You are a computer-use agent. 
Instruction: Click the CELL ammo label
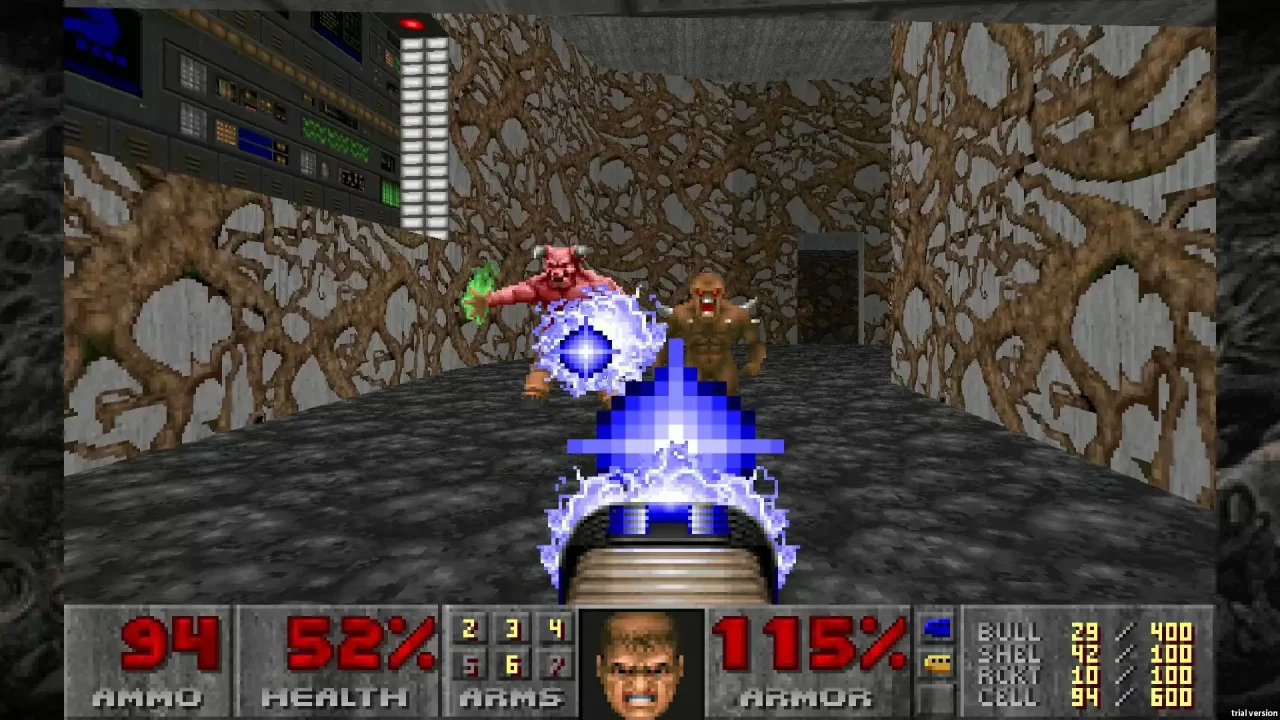(x=1012, y=698)
